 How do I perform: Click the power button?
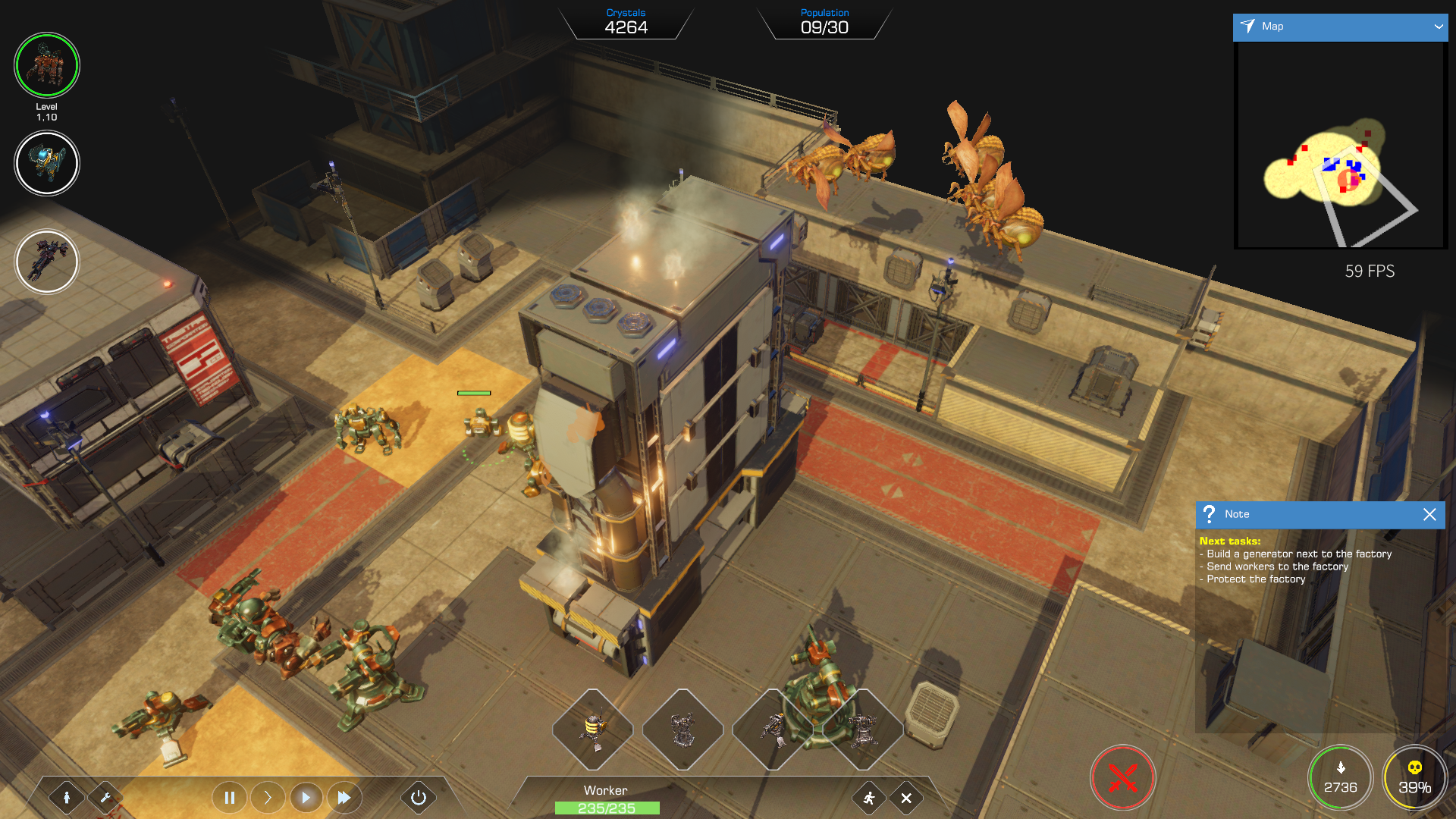coord(418,797)
